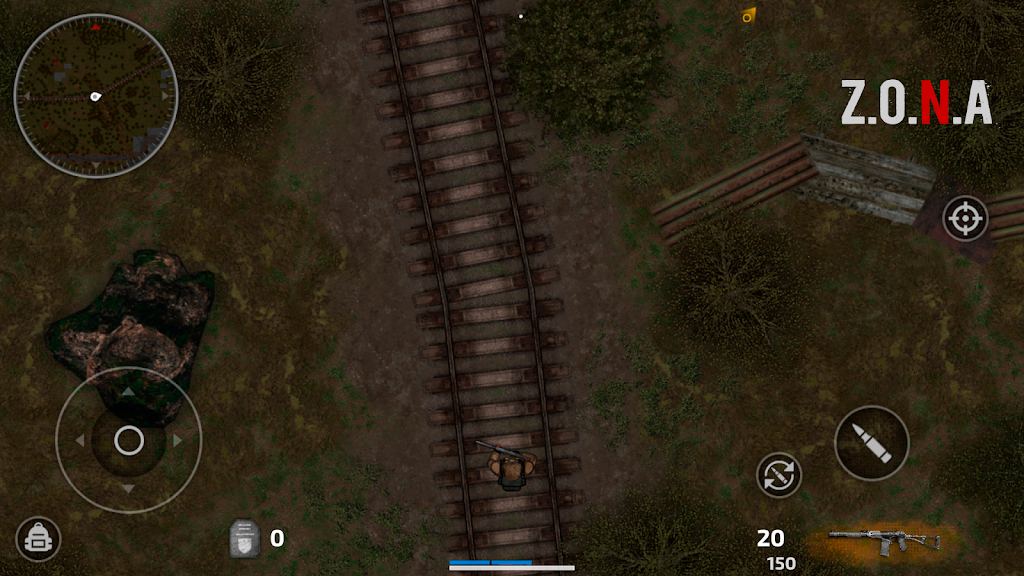Use the body armor plate icon
1024x576 pixels.
click(245, 538)
